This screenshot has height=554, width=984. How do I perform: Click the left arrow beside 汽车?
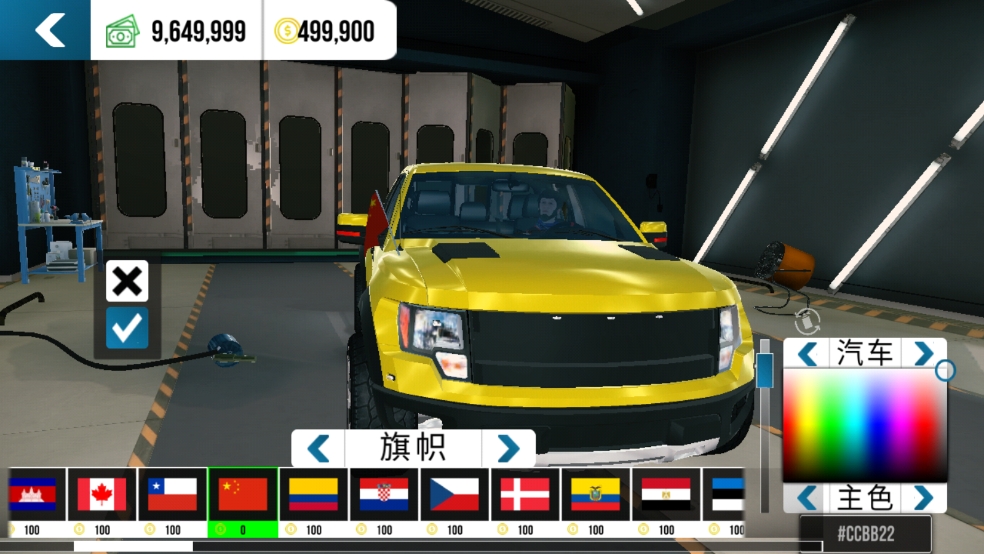click(807, 352)
